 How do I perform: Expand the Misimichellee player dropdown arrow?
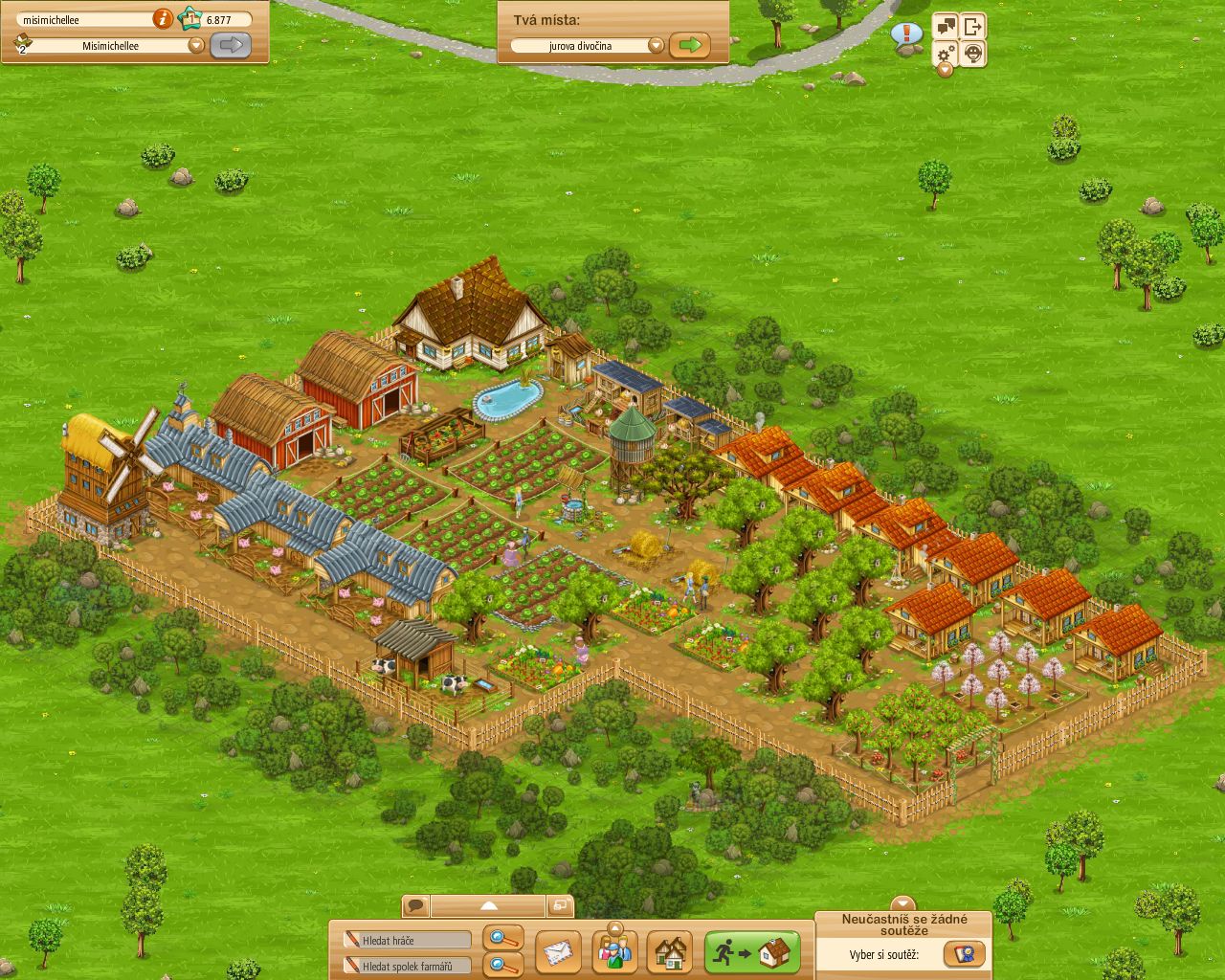(x=195, y=44)
